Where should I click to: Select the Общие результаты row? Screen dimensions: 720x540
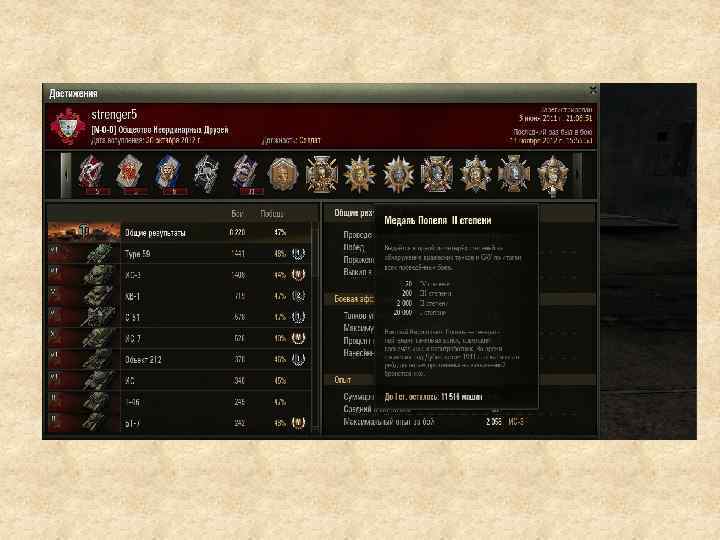(x=180, y=232)
